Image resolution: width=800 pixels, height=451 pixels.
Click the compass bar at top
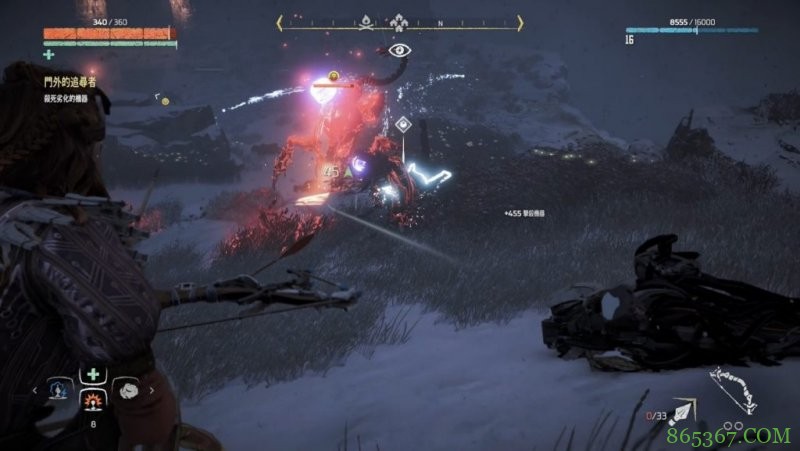click(x=399, y=21)
